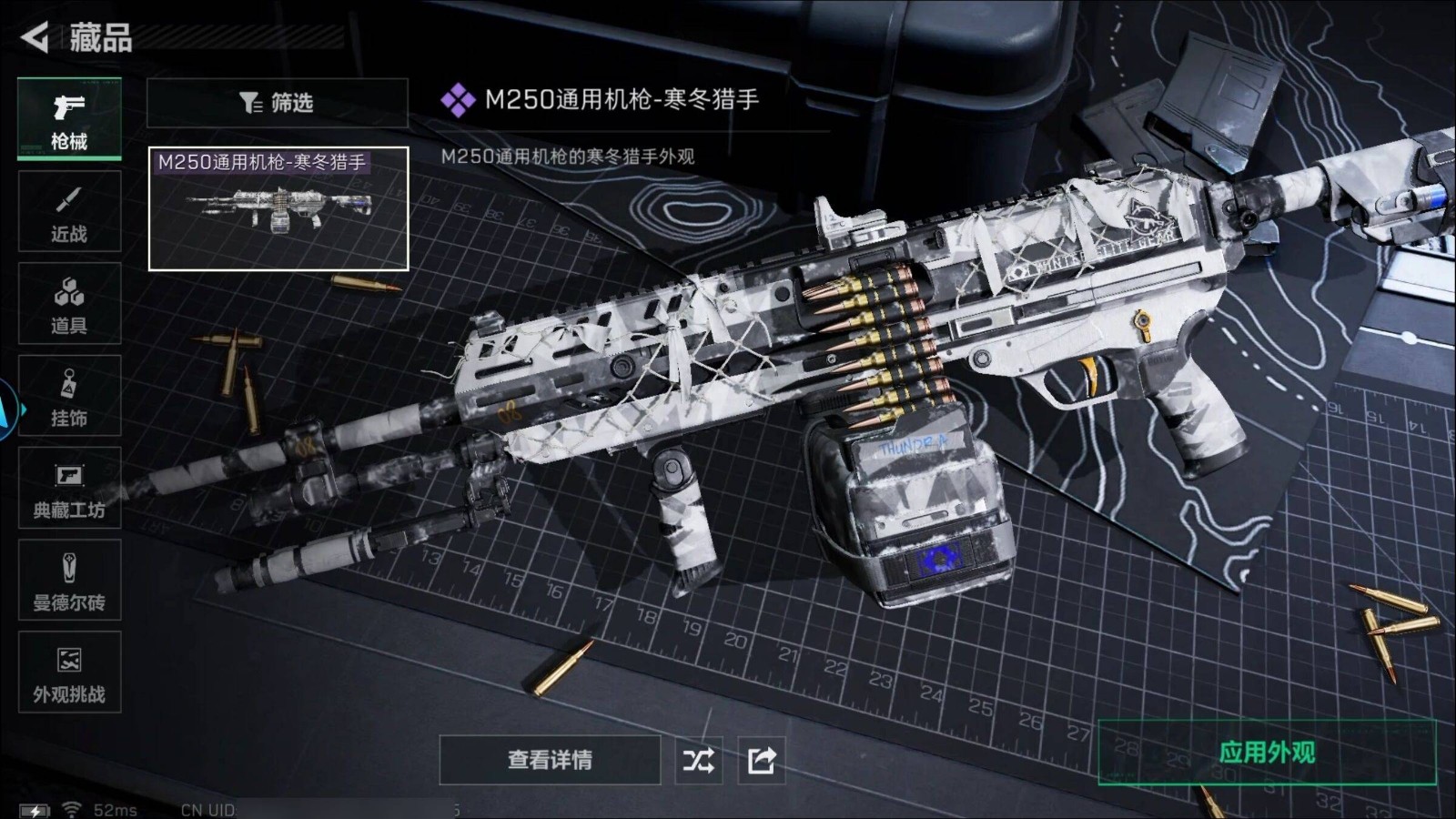Switch to the 枪械 firearms tab
Screen dimensions: 1456x819
point(69,119)
